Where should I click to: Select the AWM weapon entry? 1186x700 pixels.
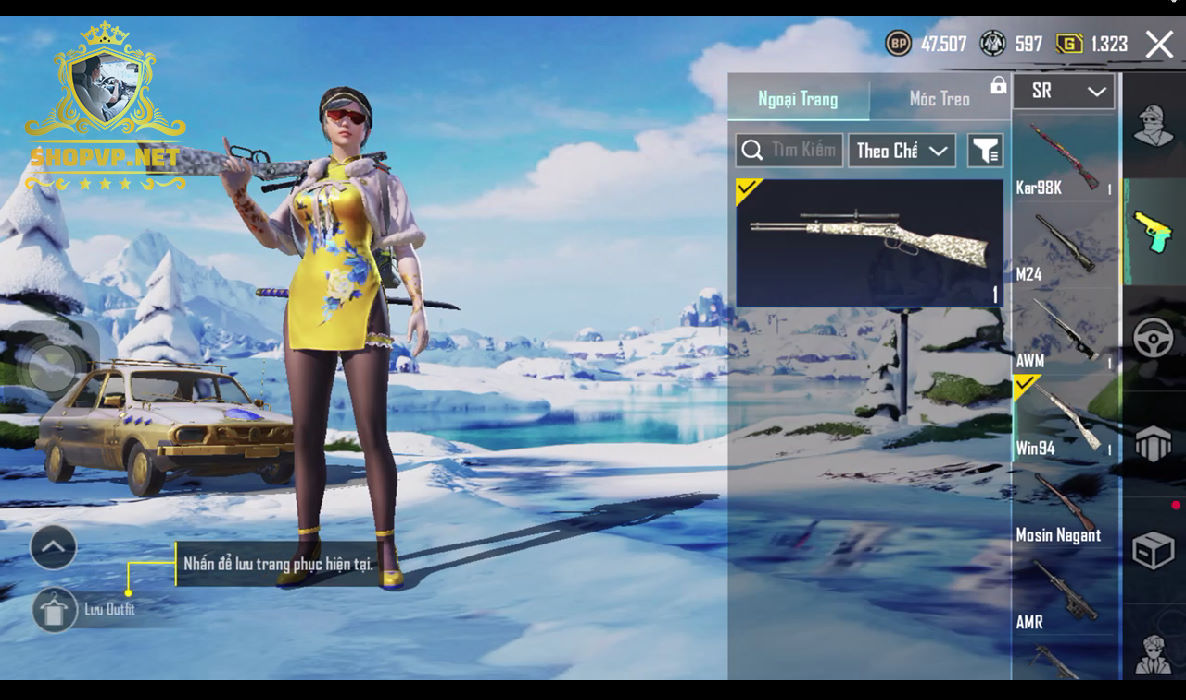pyautogui.click(x=1065, y=332)
